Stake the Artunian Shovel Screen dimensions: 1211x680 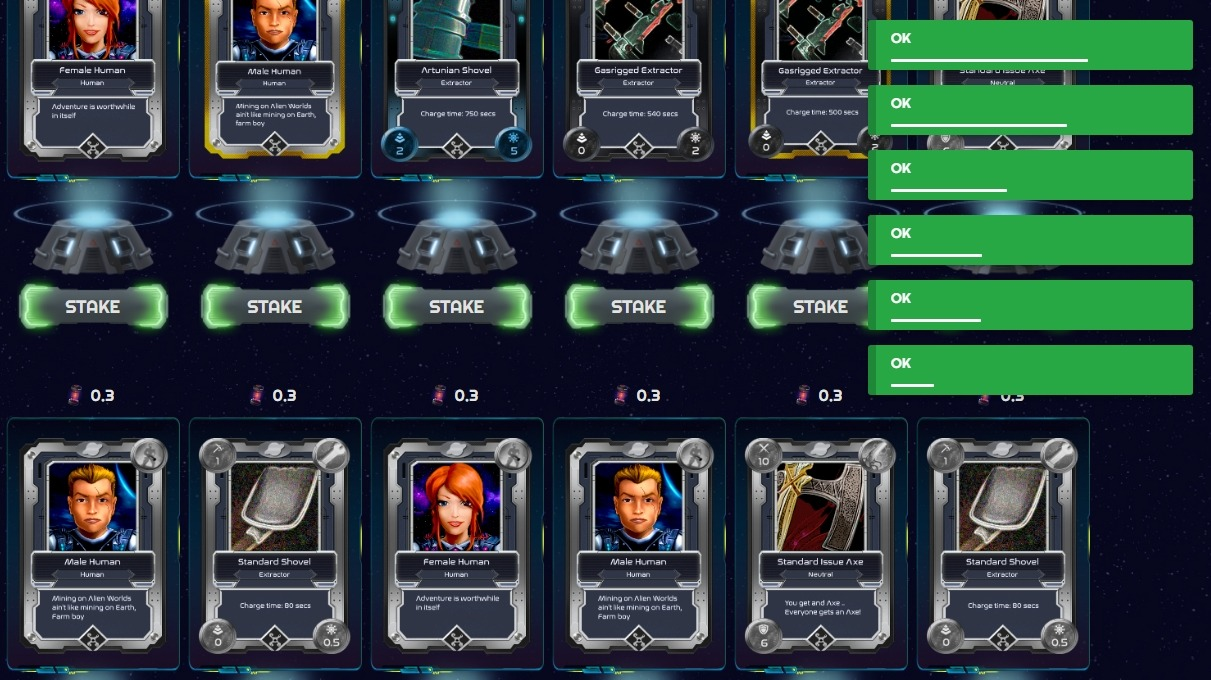click(x=457, y=307)
